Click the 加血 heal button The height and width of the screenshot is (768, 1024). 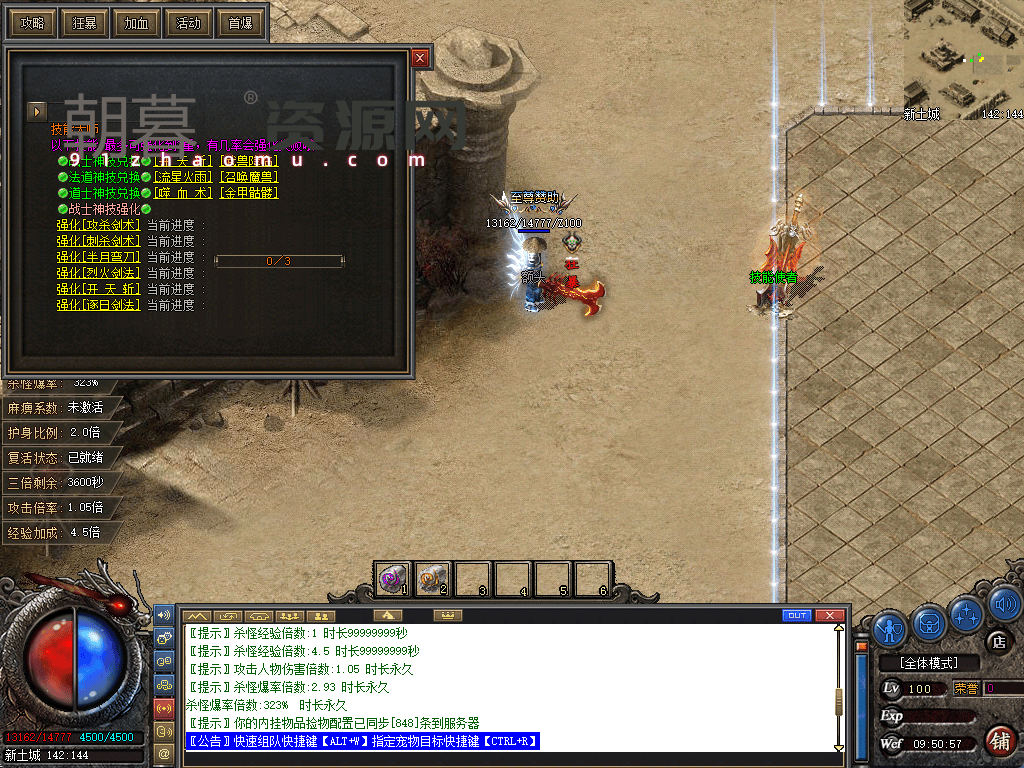click(135, 23)
